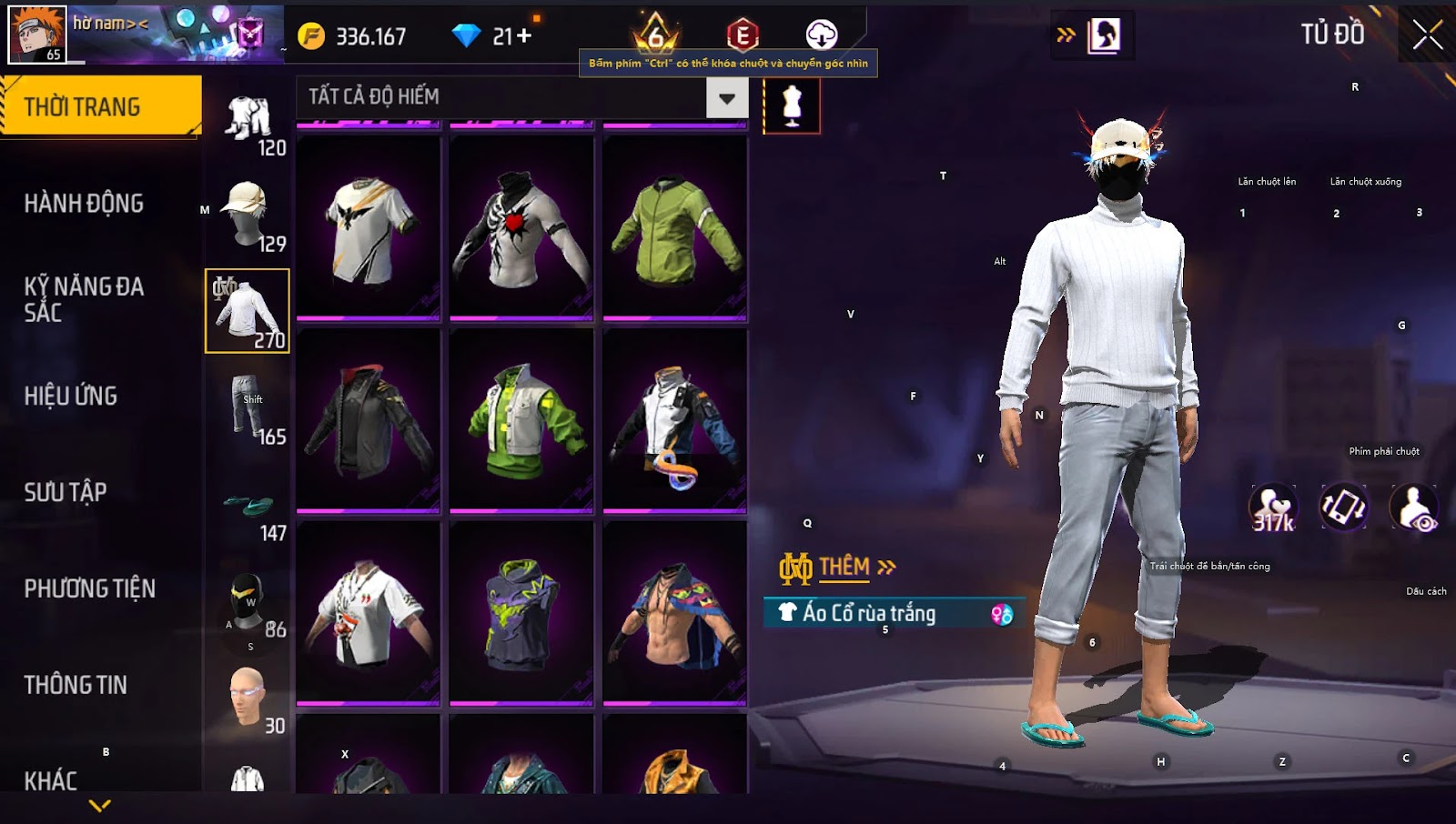Select the hat category with 129 items
The width and height of the screenshot is (1456, 824).
point(248,215)
